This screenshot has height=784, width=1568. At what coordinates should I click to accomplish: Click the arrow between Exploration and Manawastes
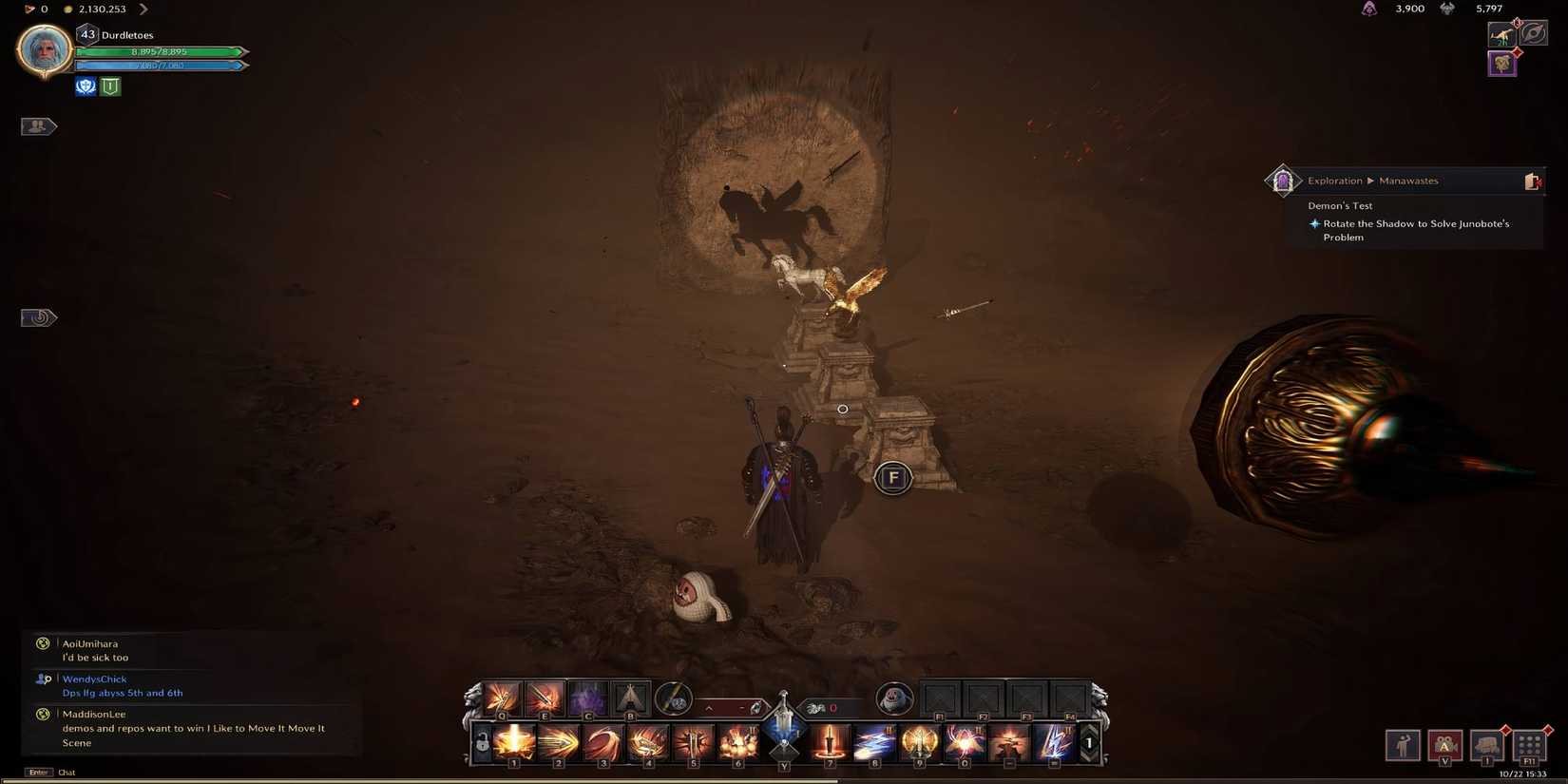(1369, 181)
